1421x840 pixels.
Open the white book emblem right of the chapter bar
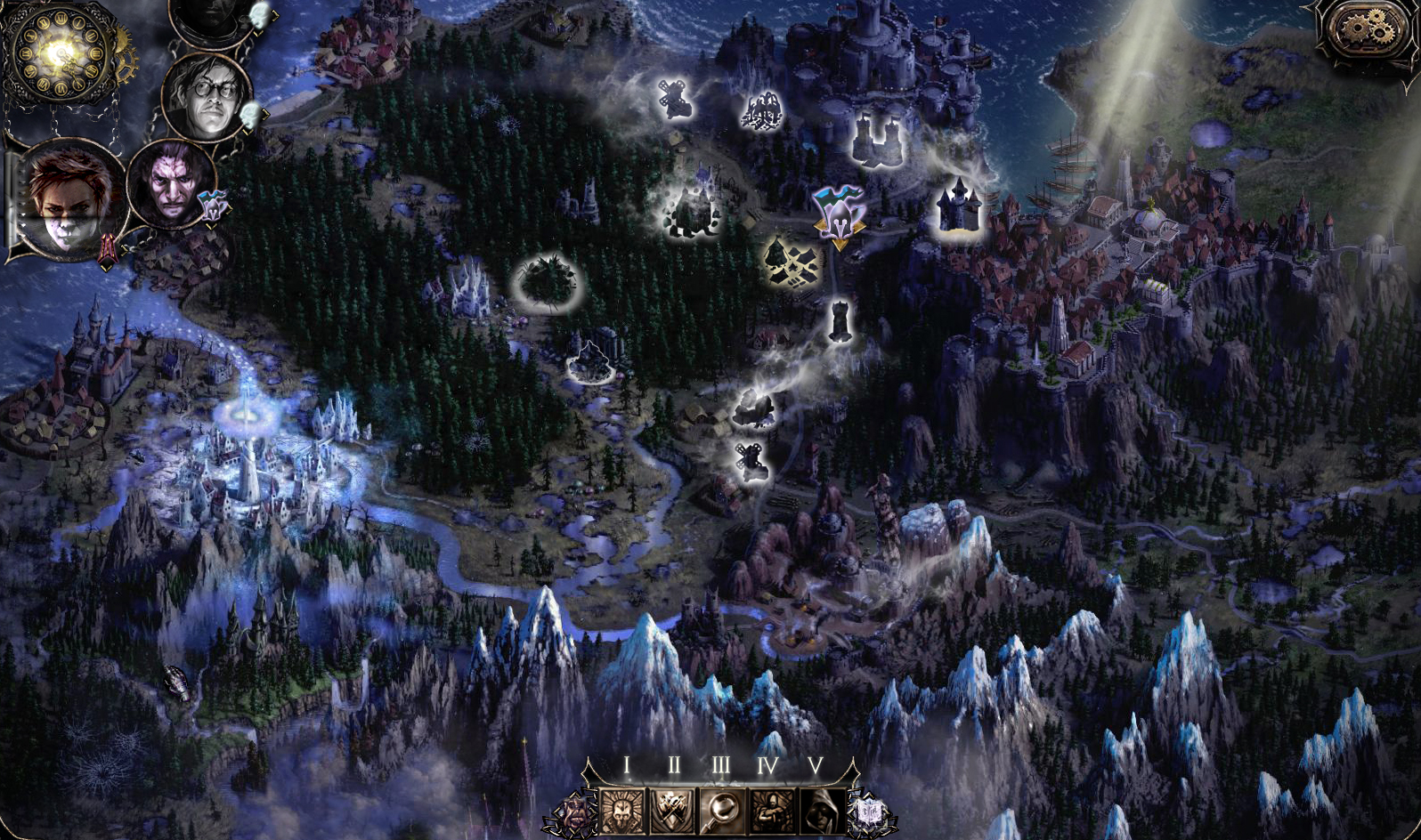871,812
